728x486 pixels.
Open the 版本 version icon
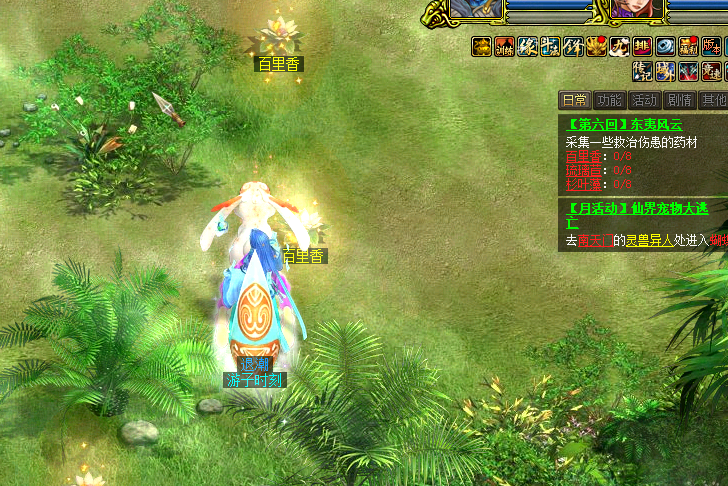711,46
